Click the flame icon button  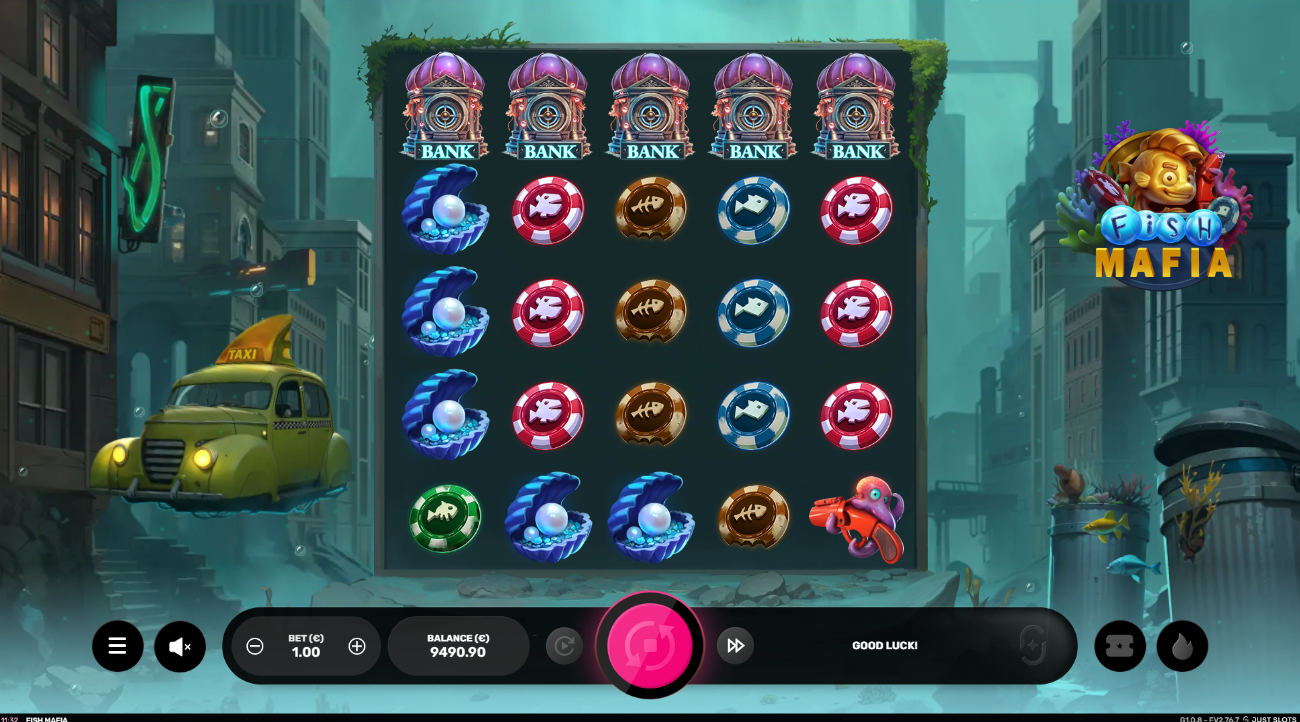point(1182,646)
